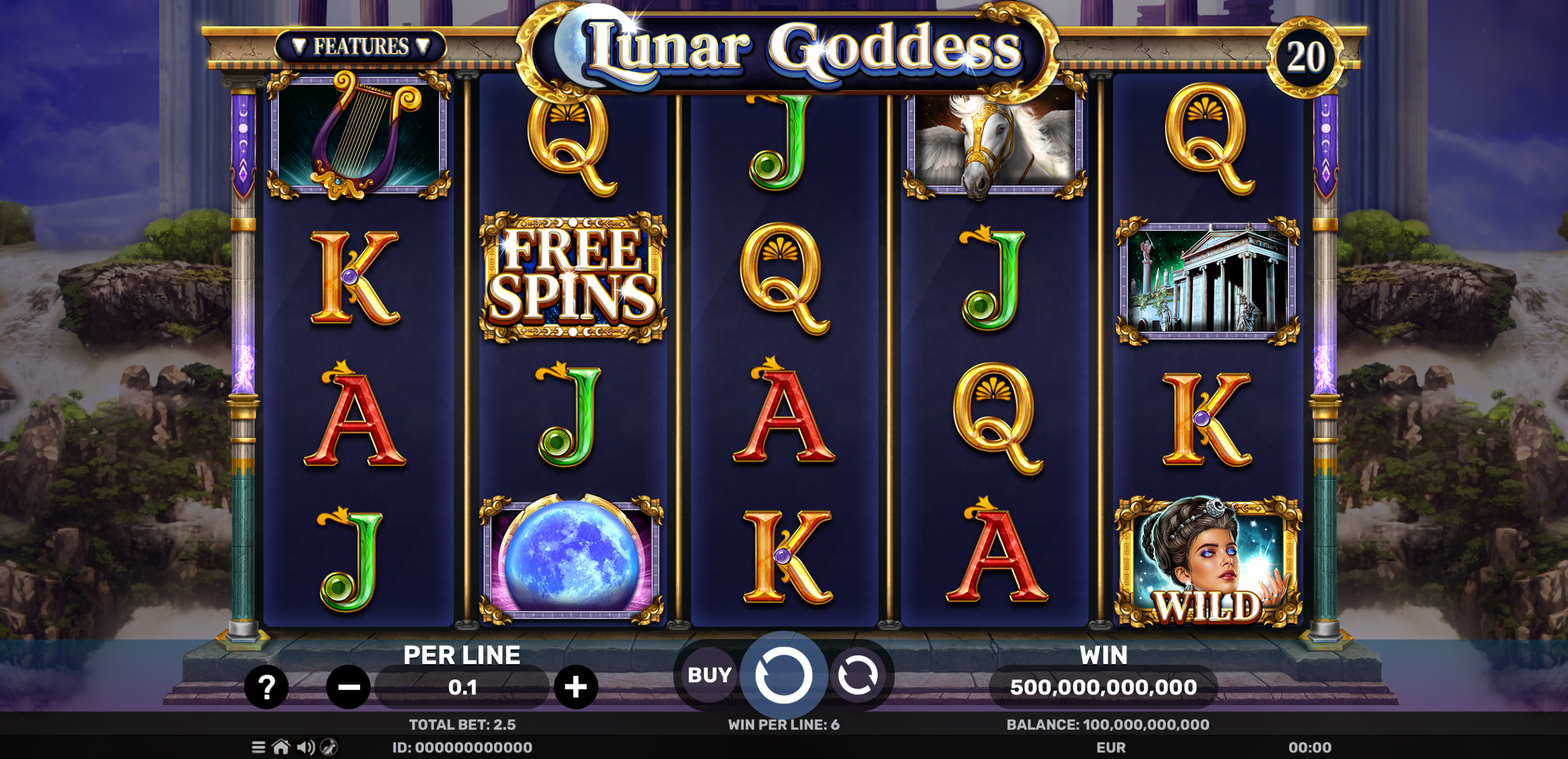
Task: Click the spin button to spin reels
Action: [784, 675]
